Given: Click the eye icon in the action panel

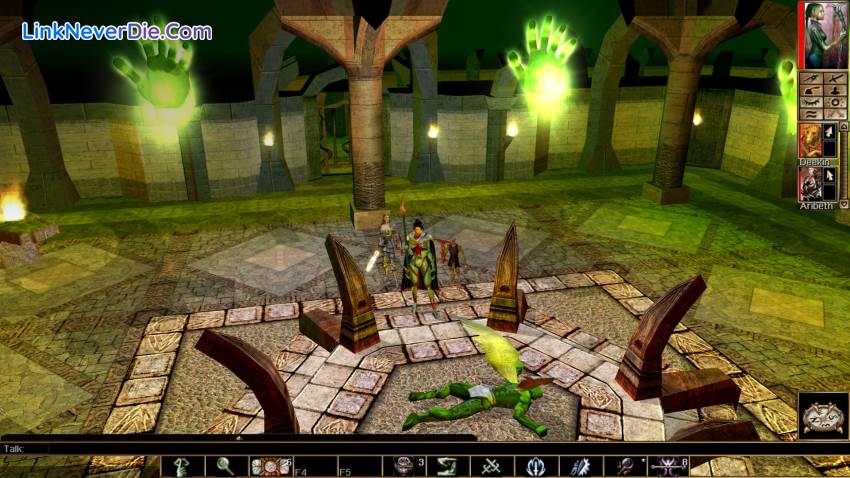Looking at the screenshot, I should [810, 101].
